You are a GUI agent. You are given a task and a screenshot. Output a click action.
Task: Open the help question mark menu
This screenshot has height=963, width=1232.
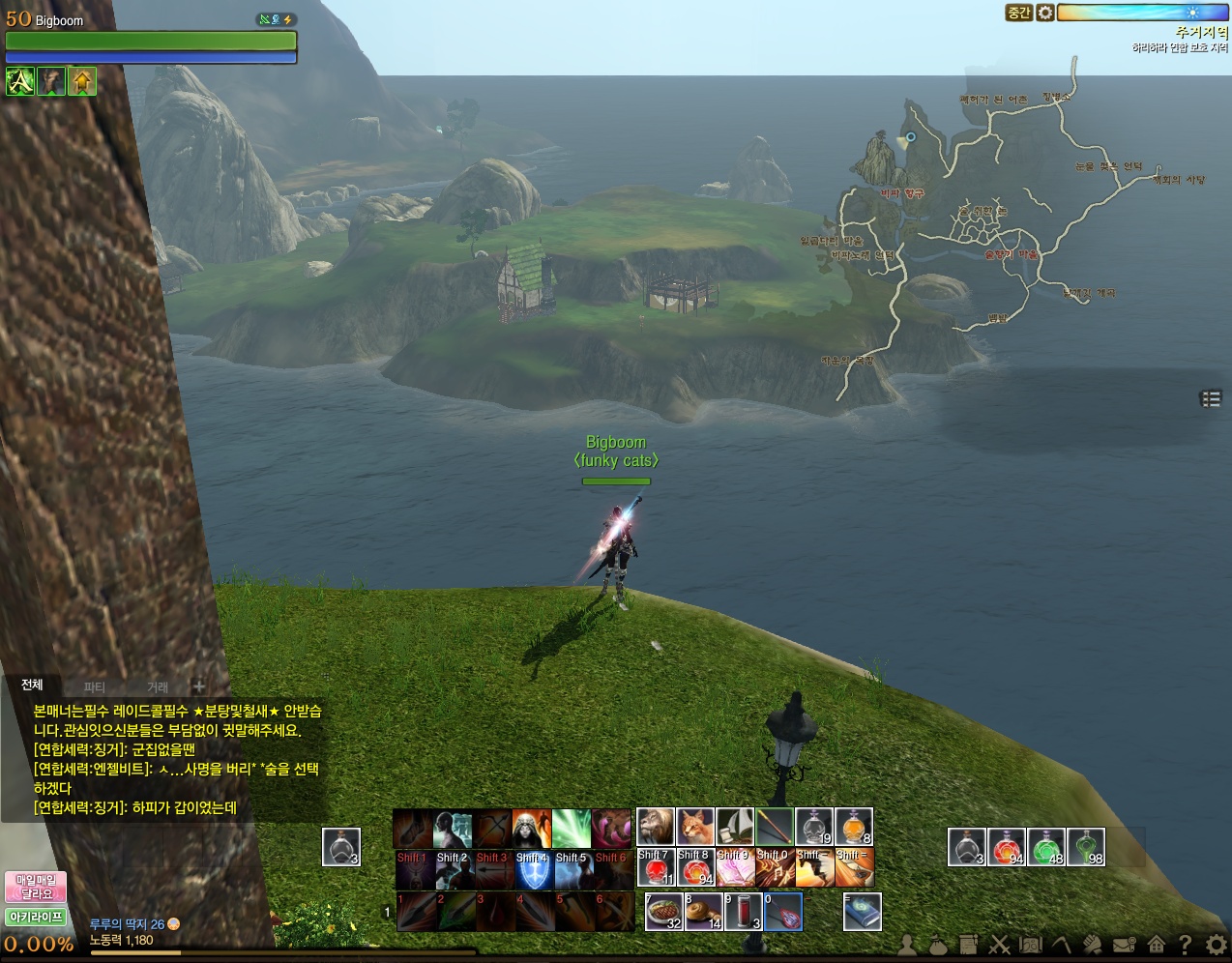tap(1186, 945)
